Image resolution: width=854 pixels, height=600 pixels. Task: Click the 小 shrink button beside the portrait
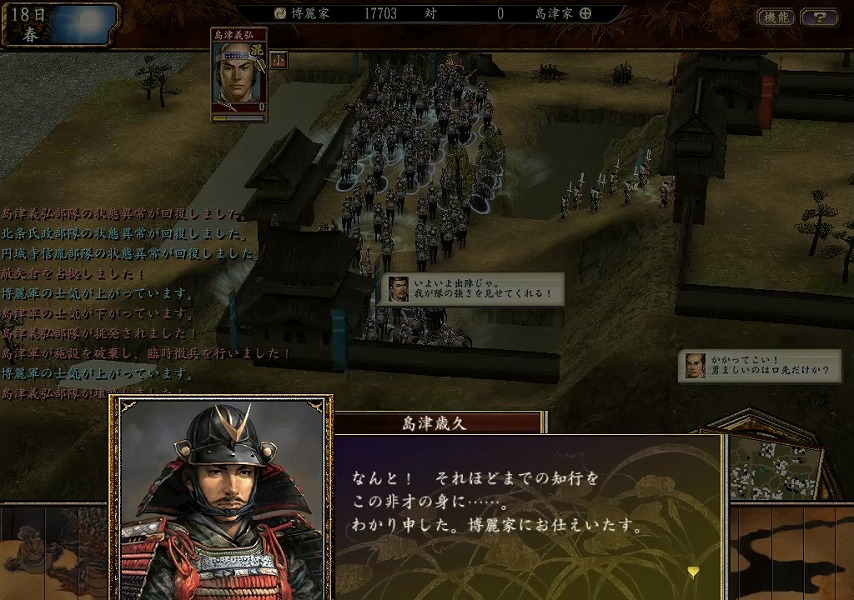tap(278, 59)
